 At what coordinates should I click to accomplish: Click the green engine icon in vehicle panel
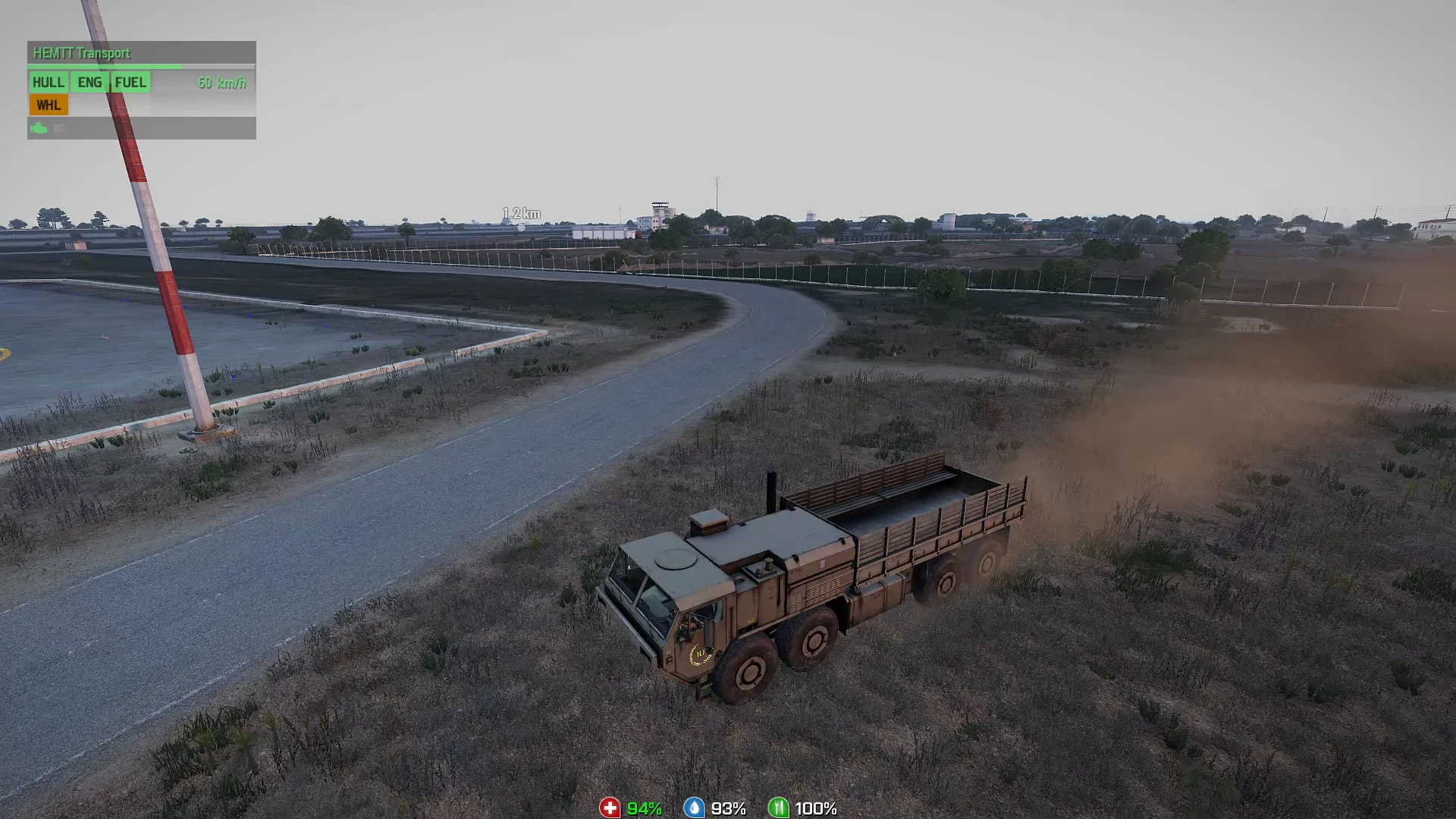(39, 128)
